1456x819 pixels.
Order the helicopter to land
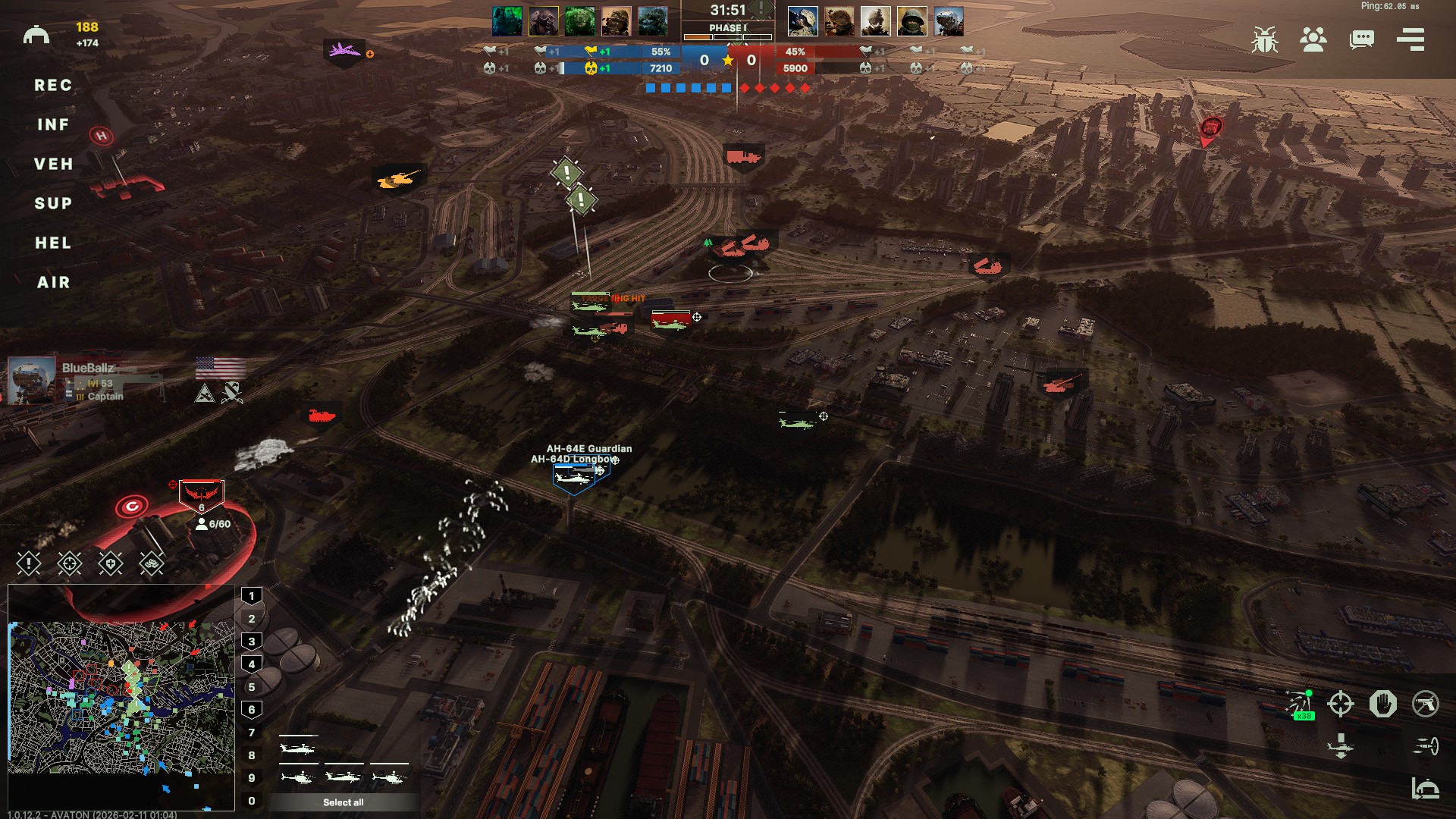[1340, 746]
